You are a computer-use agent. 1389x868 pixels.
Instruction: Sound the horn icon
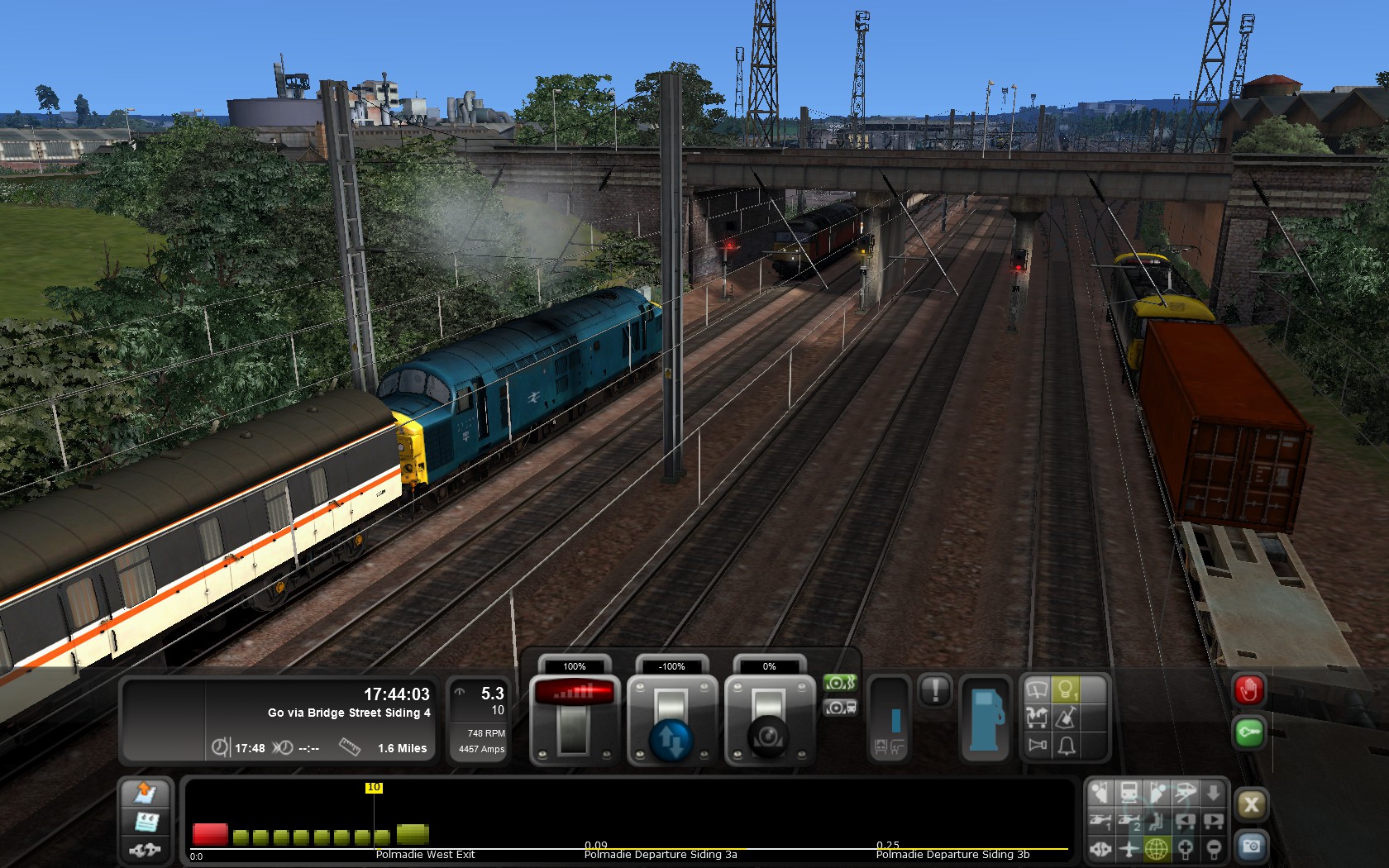[1037, 746]
